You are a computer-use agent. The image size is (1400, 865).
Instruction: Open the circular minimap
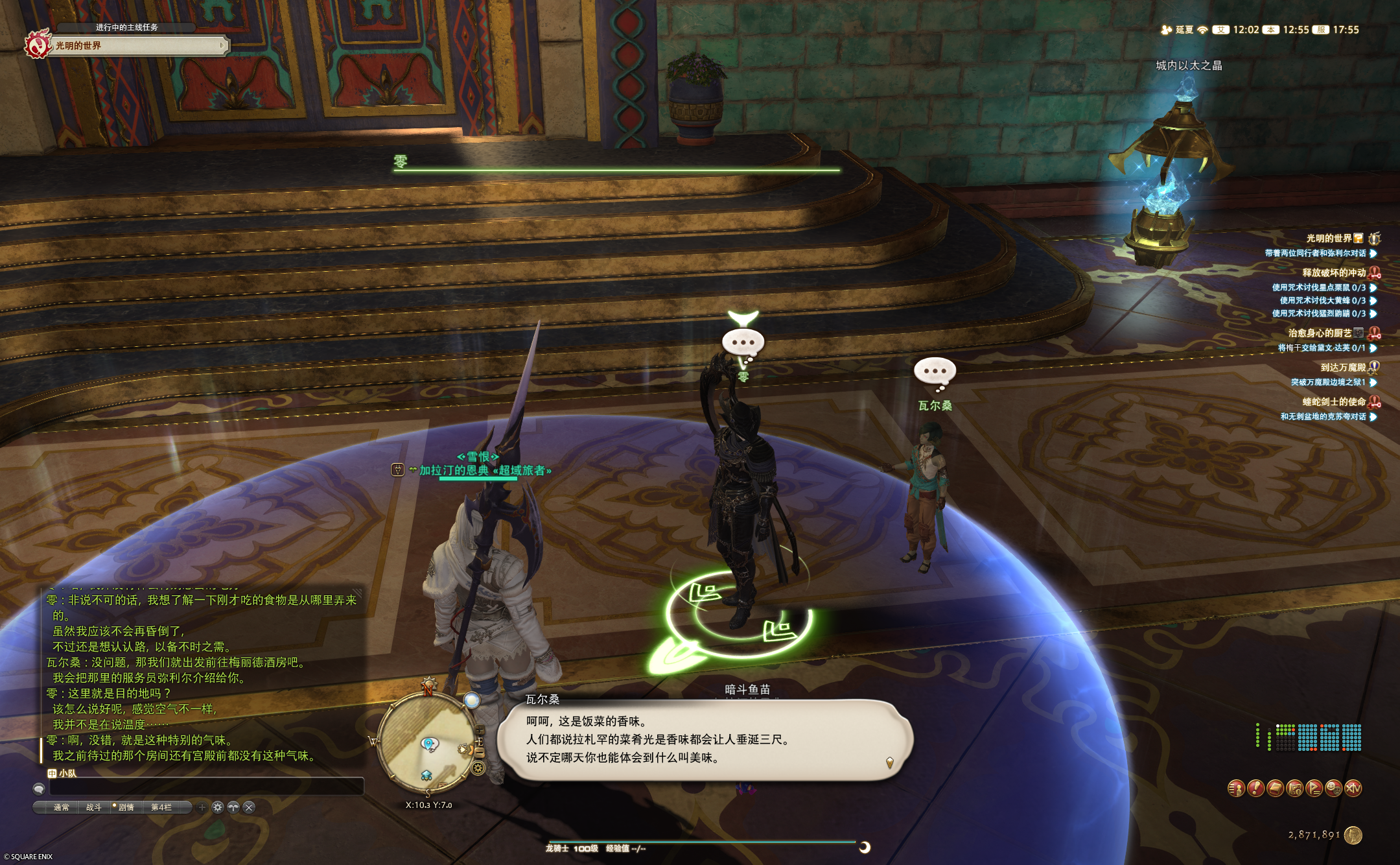click(x=428, y=741)
